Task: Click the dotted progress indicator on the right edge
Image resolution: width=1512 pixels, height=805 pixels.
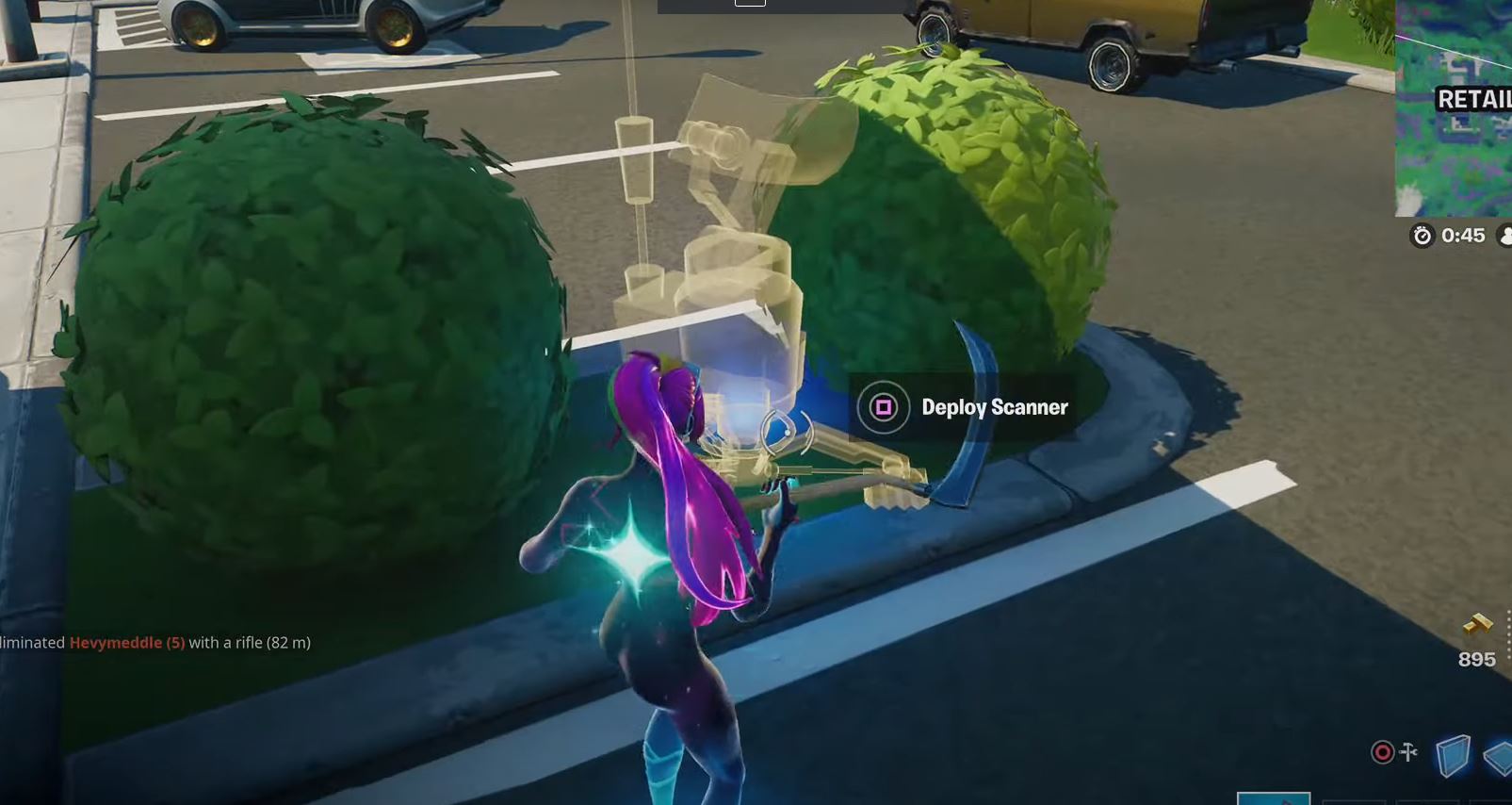Action: tap(1508, 631)
